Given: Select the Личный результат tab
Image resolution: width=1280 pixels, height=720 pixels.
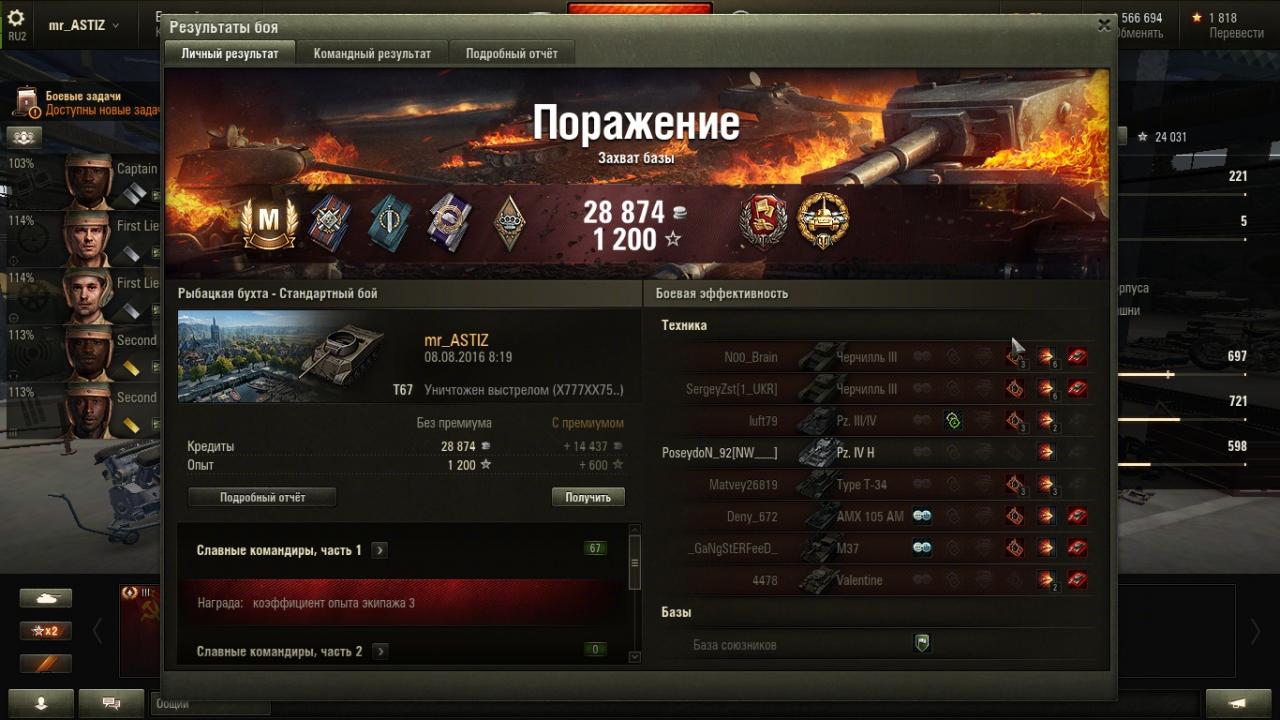Looking at the screenshot, I should pos(230,53).
